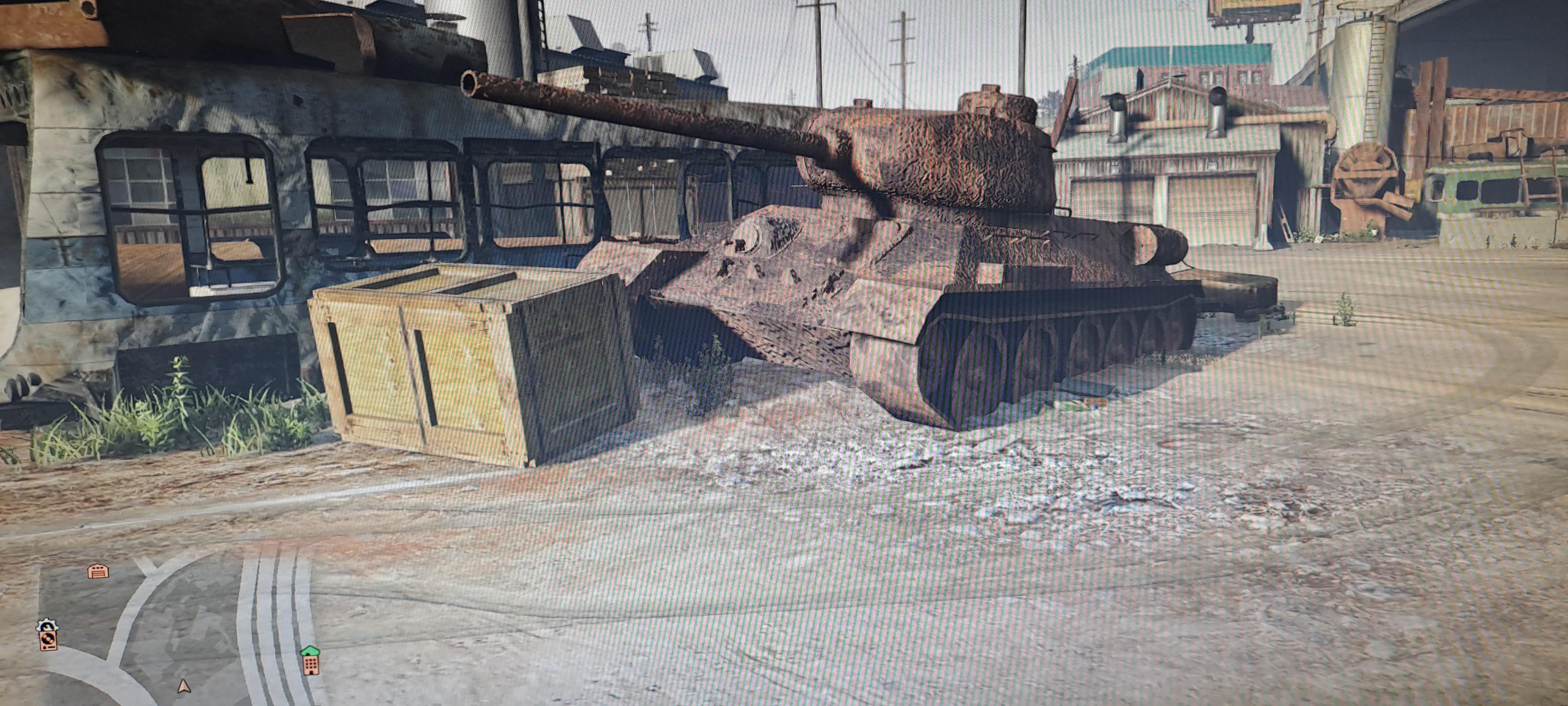The image size is (1568, 706).
Task: Click the salvage yard gear blip on minimap
Action: tap(47, 636)
